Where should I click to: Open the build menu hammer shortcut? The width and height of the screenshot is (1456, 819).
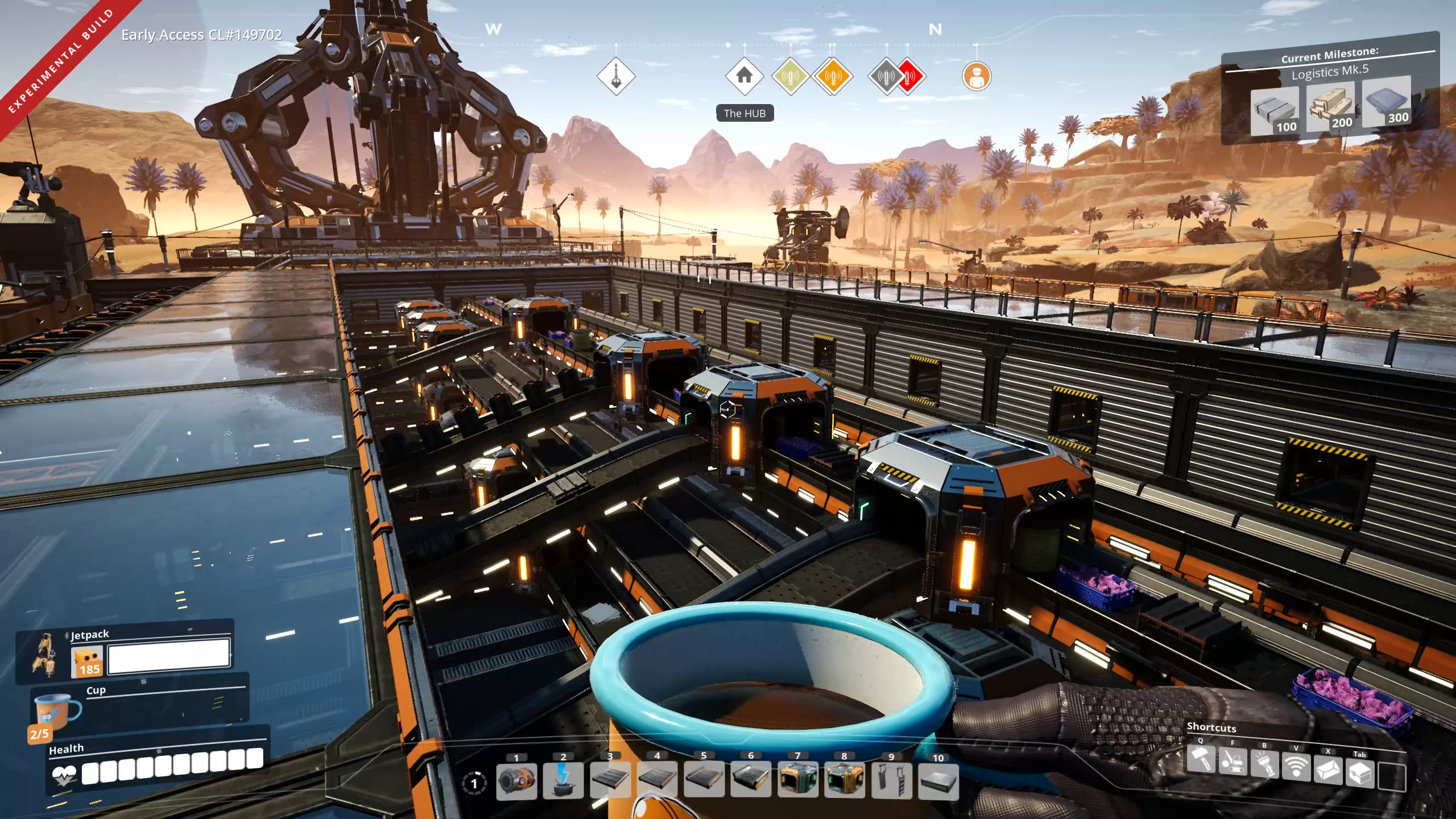[1201, 759]
